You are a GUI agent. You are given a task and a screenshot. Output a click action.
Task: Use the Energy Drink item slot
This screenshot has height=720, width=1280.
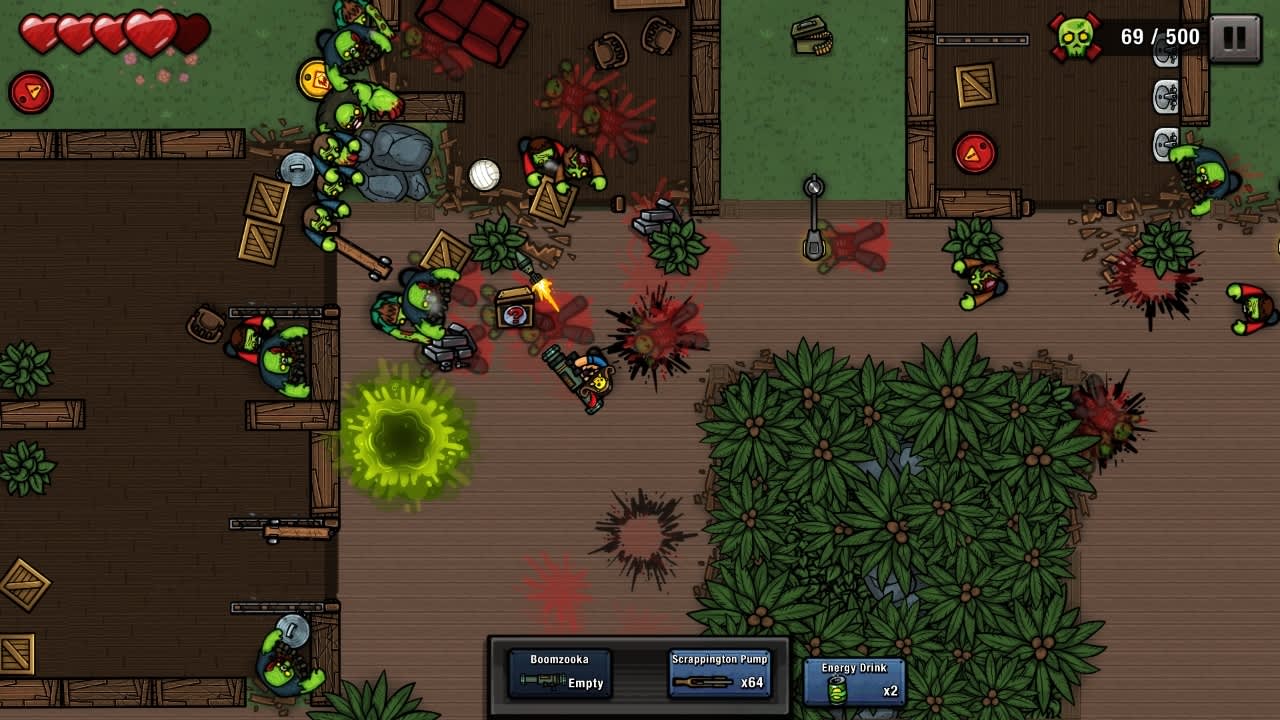(852, 678)
